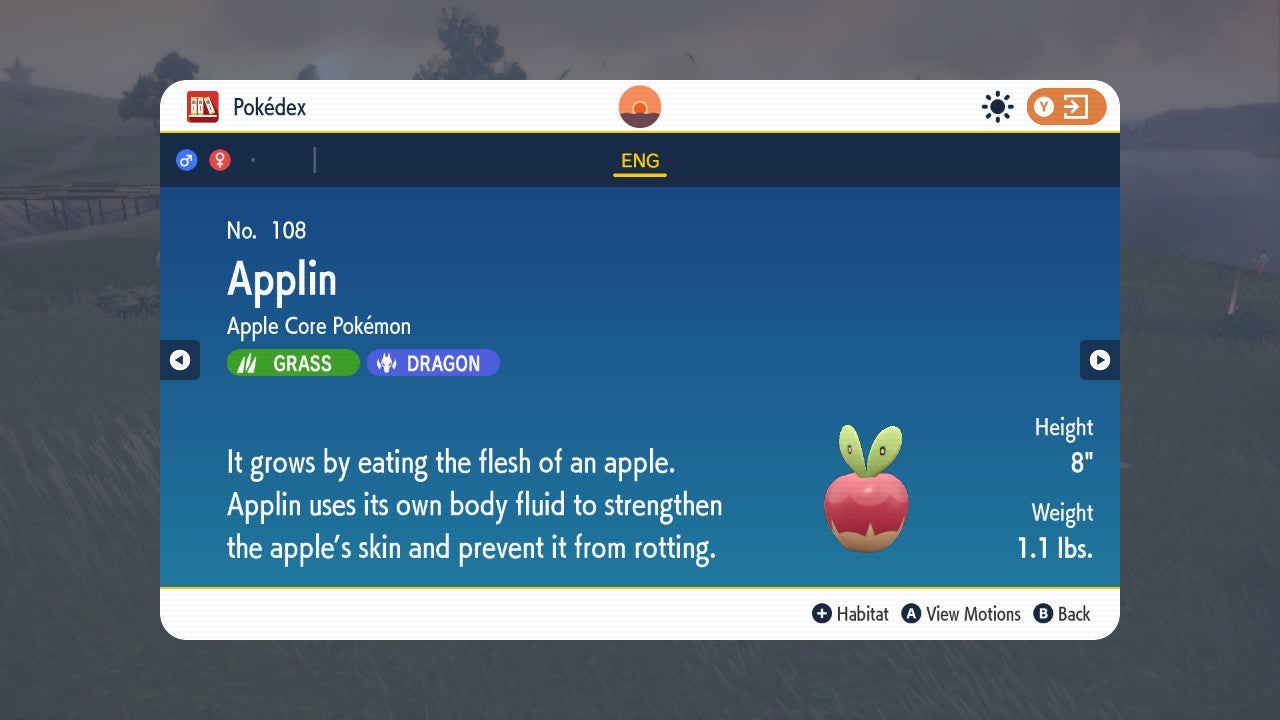The width and height of the screenshot is (1280, 720).
Task: Select the male gender symbol icon
Action: tap(186, 159)
